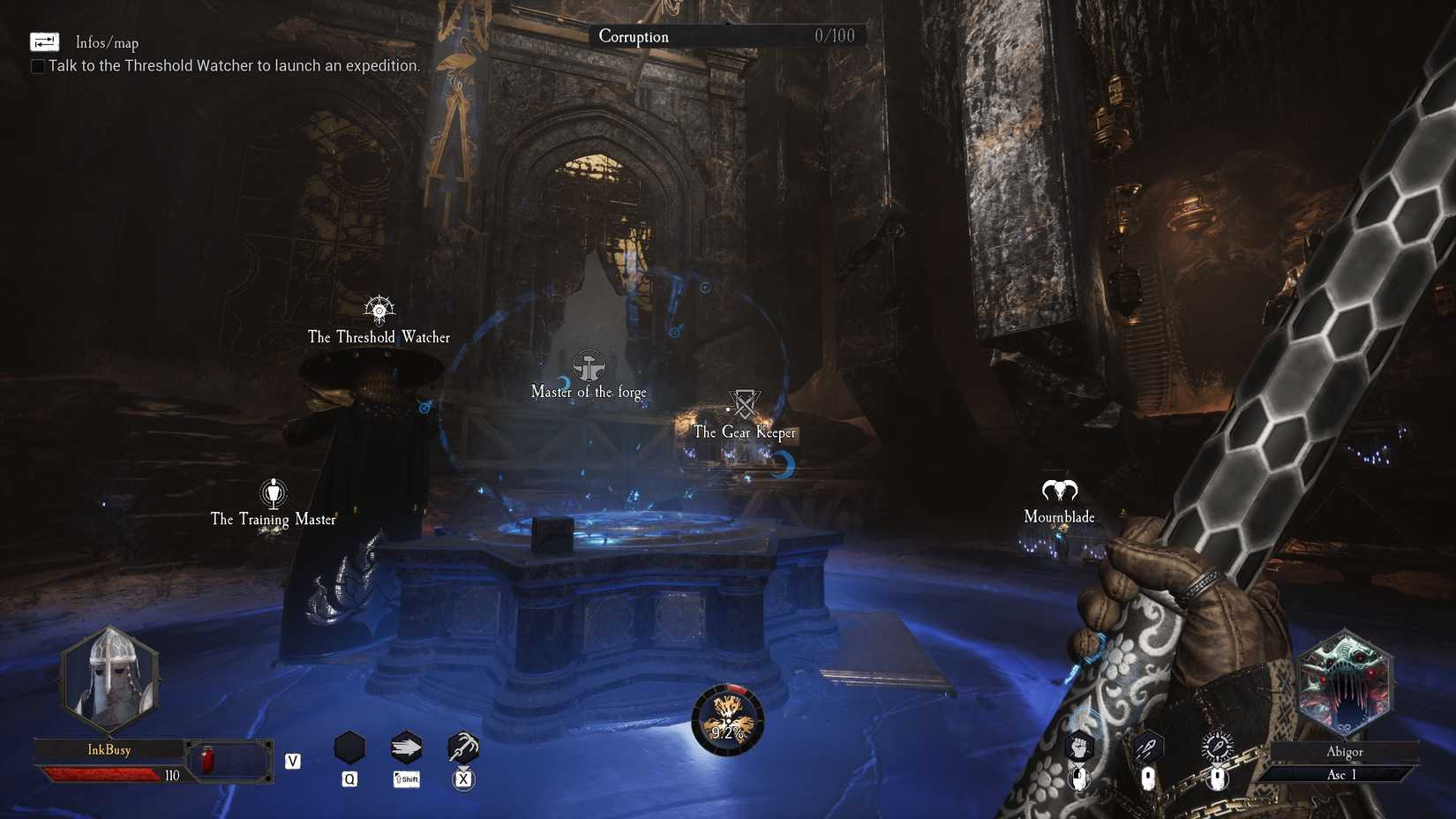The height and width of the screenshot is (819, 1456).
Task: Click the Threshold Watcher marker icon
Action: click(x=378, y=311)
